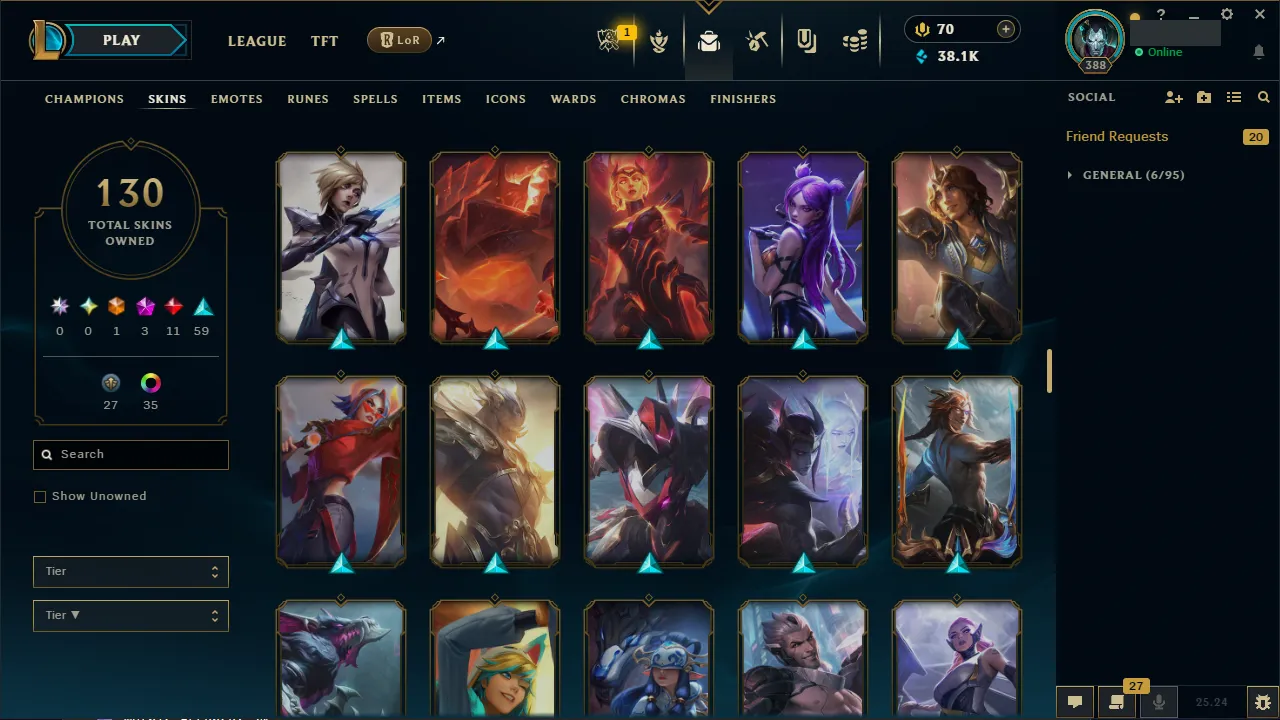Click the add friend icon

1174,97
